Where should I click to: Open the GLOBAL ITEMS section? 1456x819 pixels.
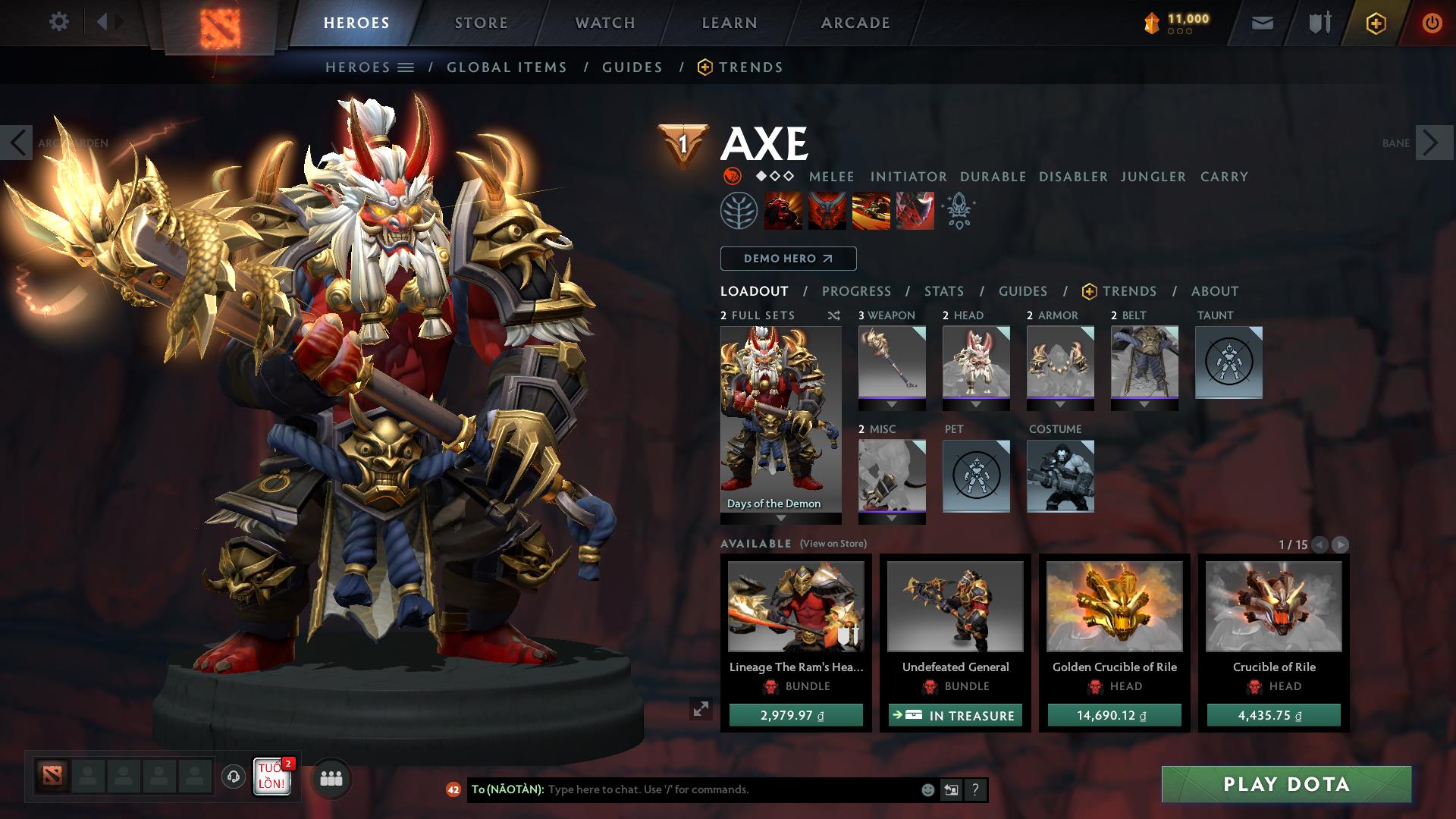pyautogui.click(x=507, y=67)
